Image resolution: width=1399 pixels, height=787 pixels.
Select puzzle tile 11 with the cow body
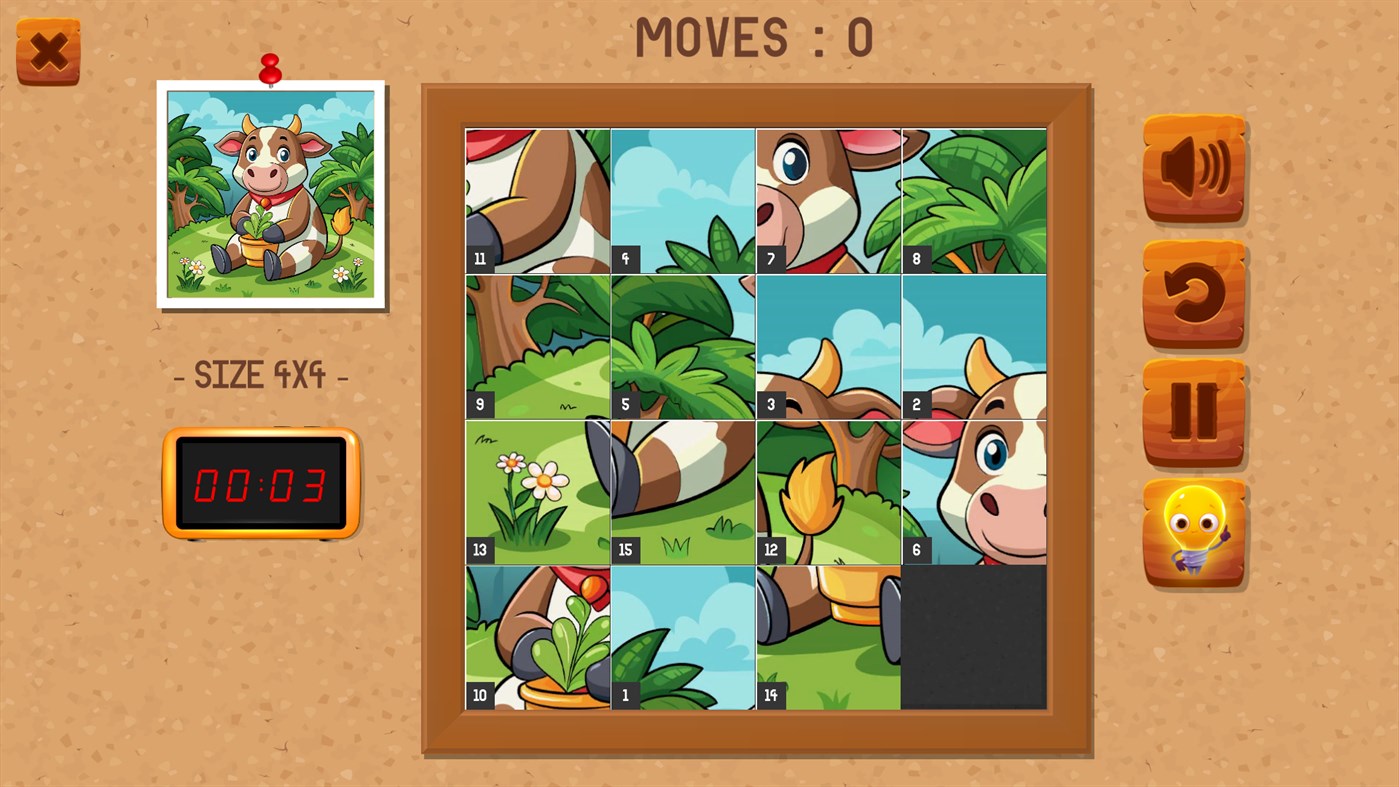[536, 200]
